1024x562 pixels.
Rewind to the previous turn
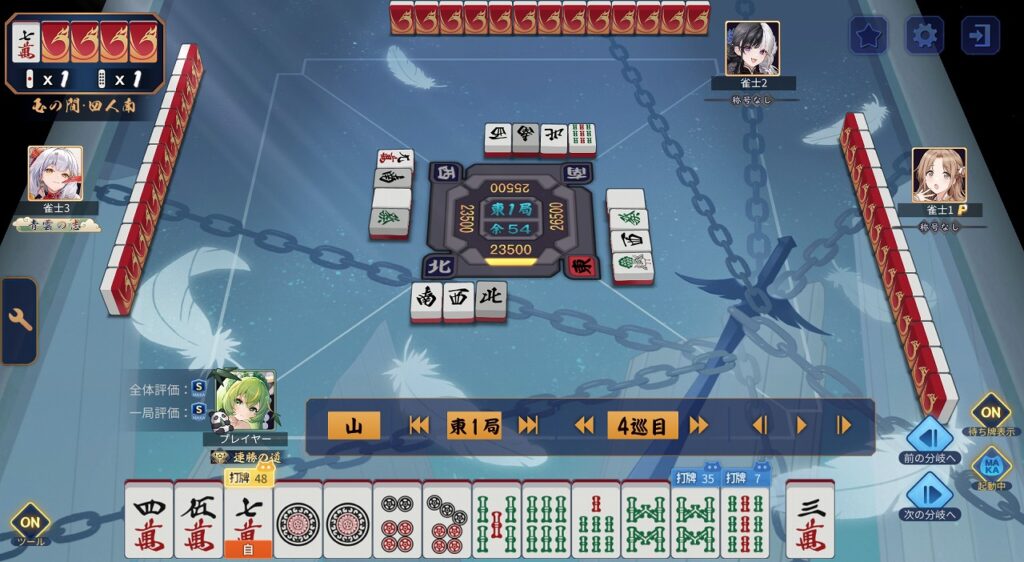coord(584,426)
